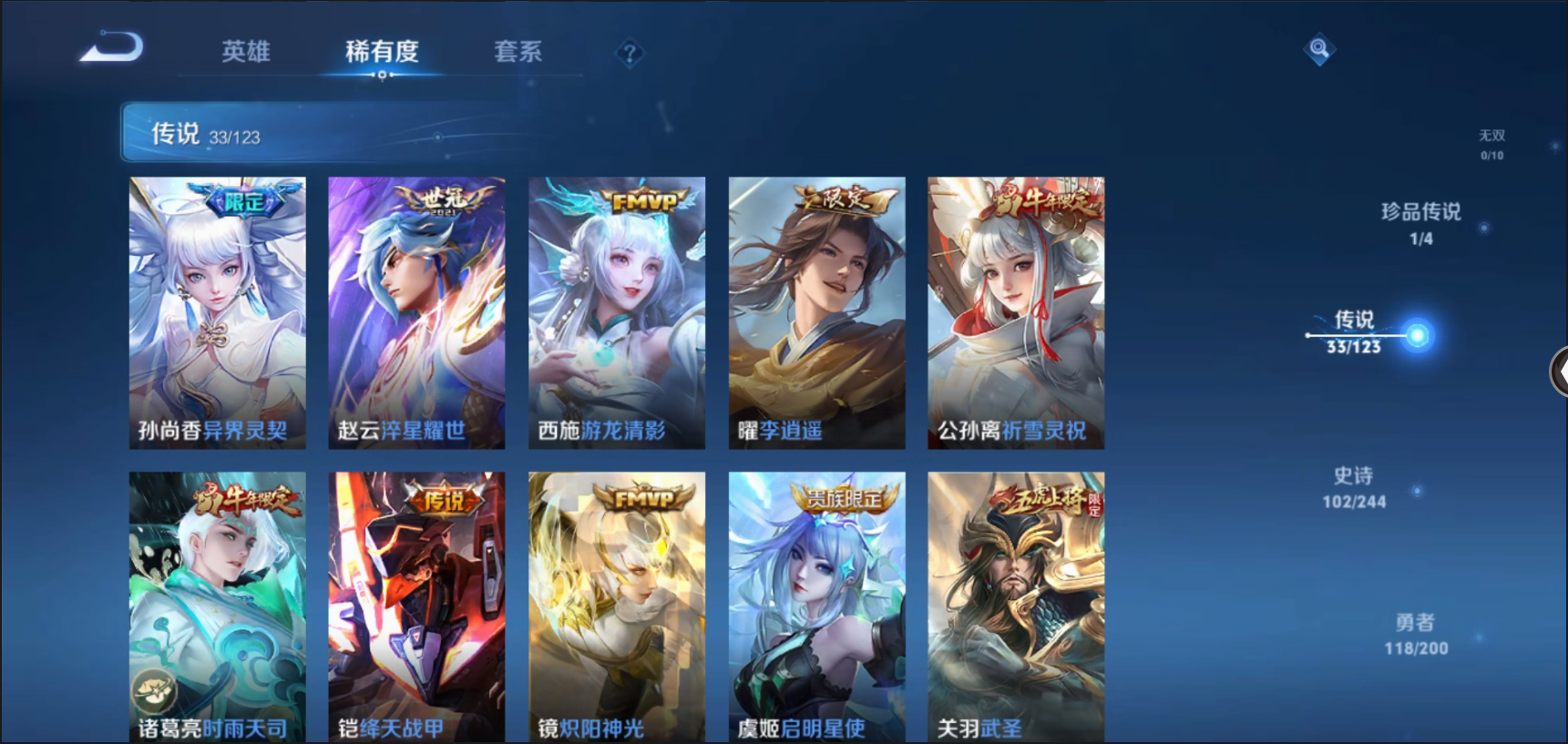Select the 虞姬 启明星使 skin card
Viewport: 1568px width, 744px height.
point(816,606)
